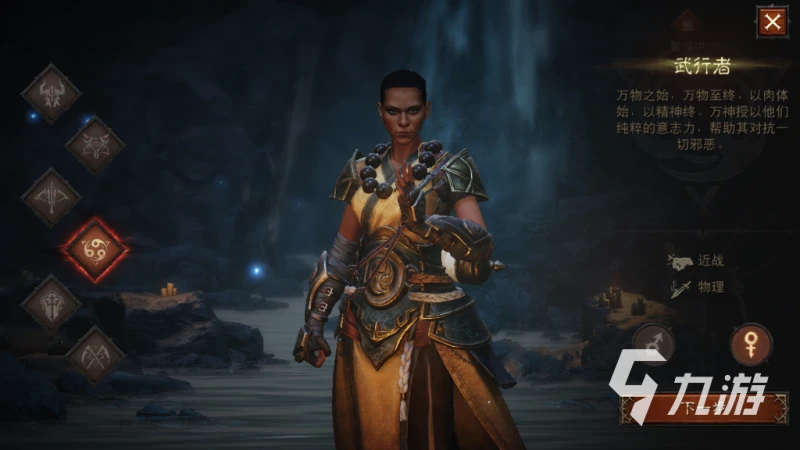Pick the crossbow Demon Hunter class icon

click(x=51, y=198)
